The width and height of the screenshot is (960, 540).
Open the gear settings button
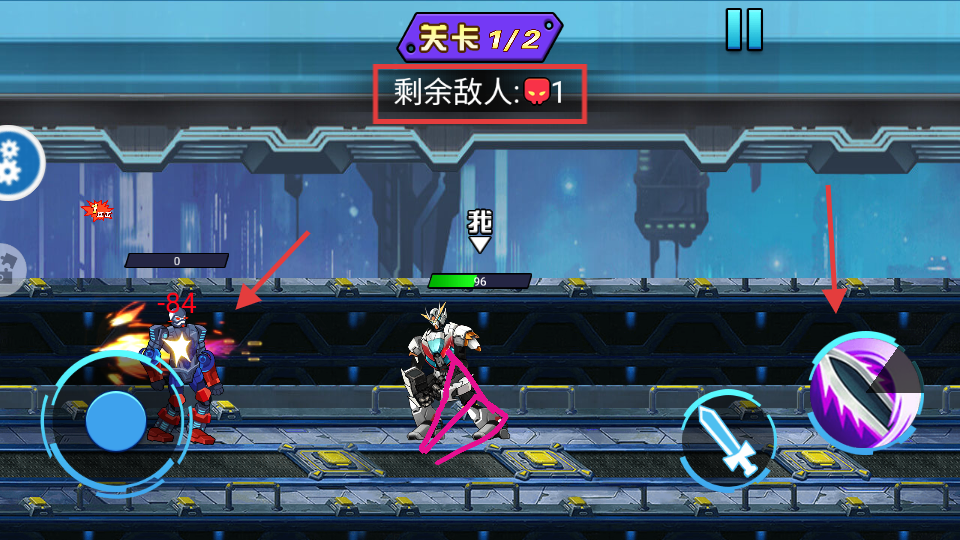pyautogui.click(x=16, y=162)
